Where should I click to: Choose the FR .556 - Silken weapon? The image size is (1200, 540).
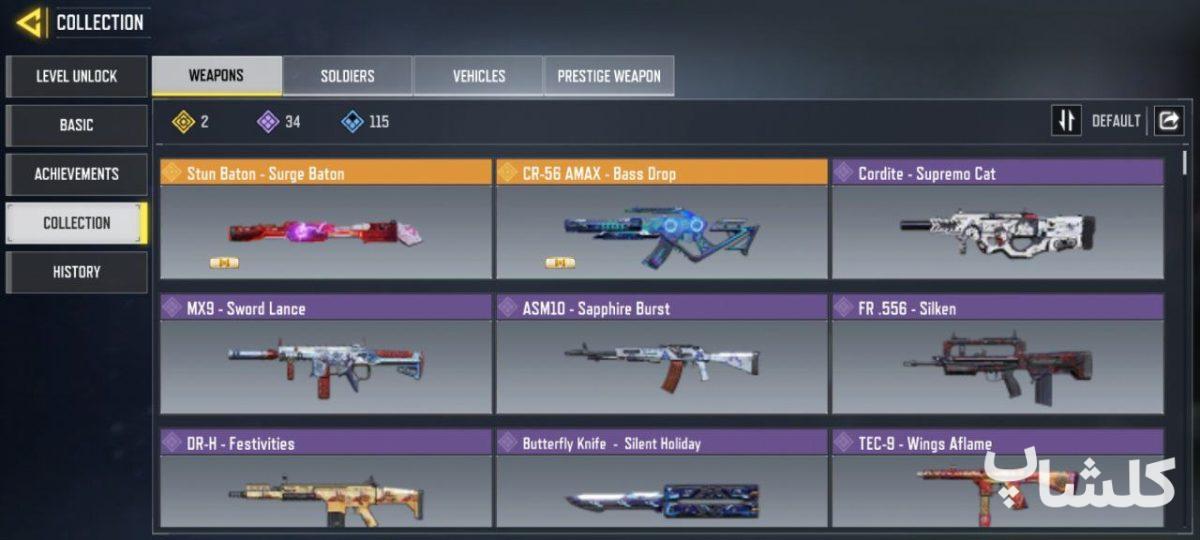pos(997,354)
